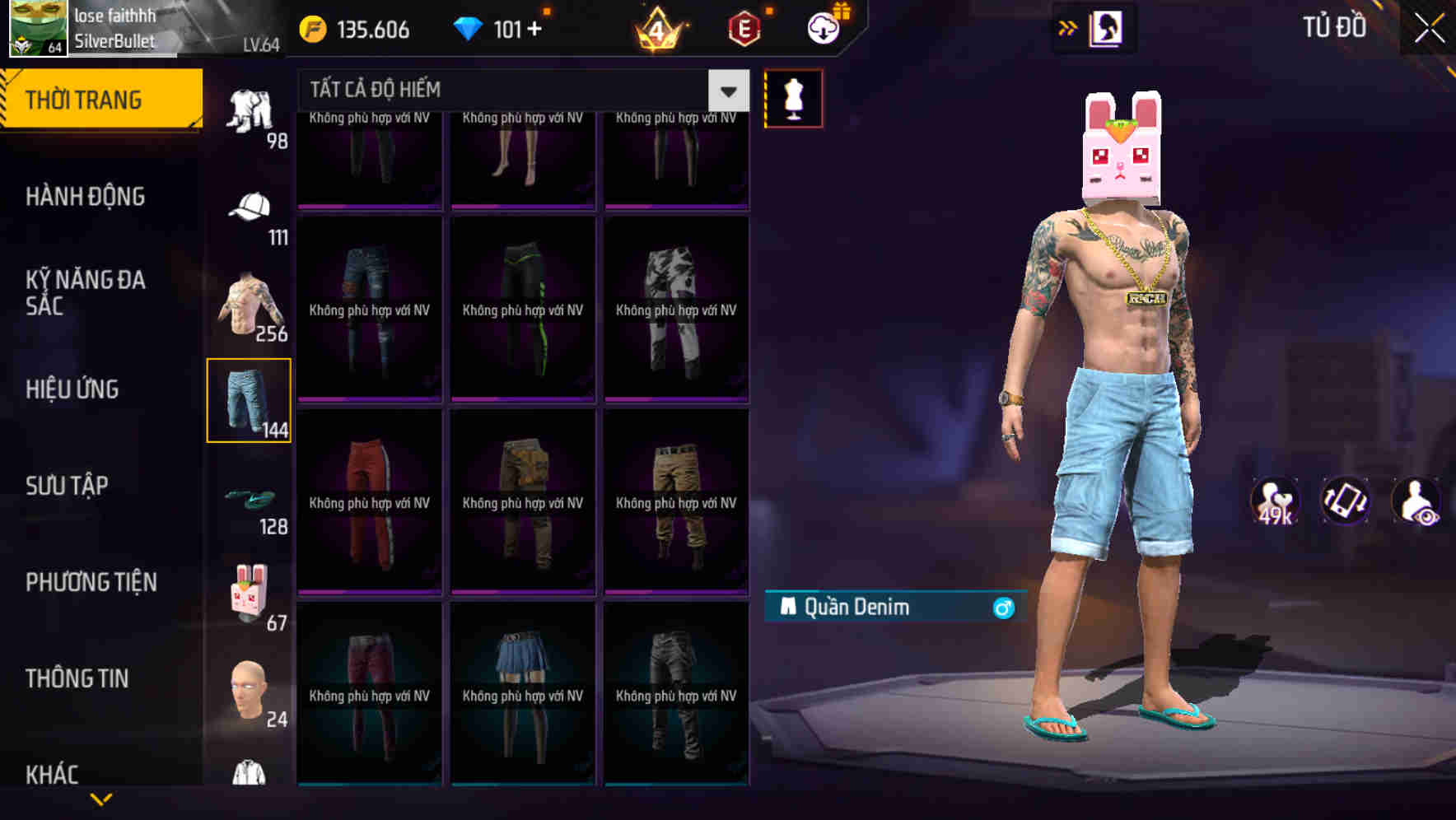Viewport: 1456px width, 820px height.
Task: Open the red E event badge icon
Action: [x=744, y=27]
